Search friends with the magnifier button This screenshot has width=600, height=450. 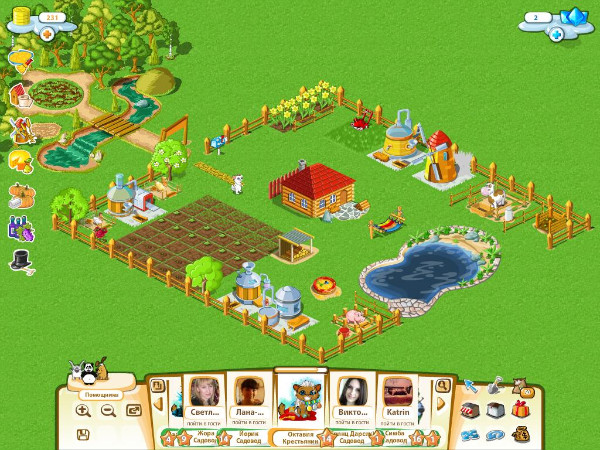point(442,385)
